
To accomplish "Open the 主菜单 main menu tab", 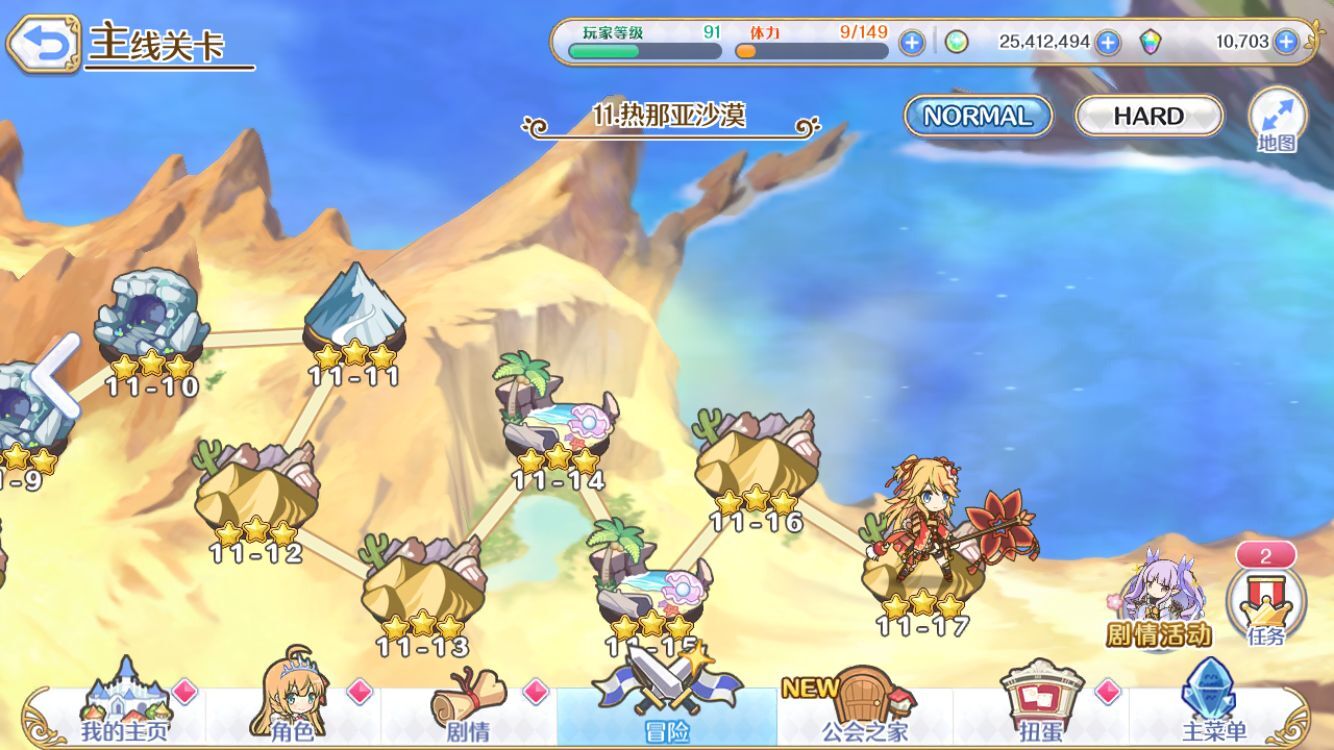I will tap(1214, 705).
